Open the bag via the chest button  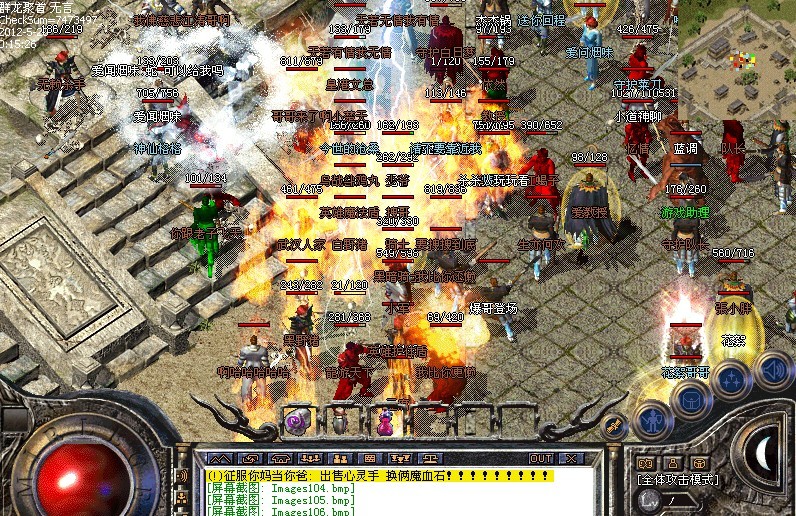[690, 400]
